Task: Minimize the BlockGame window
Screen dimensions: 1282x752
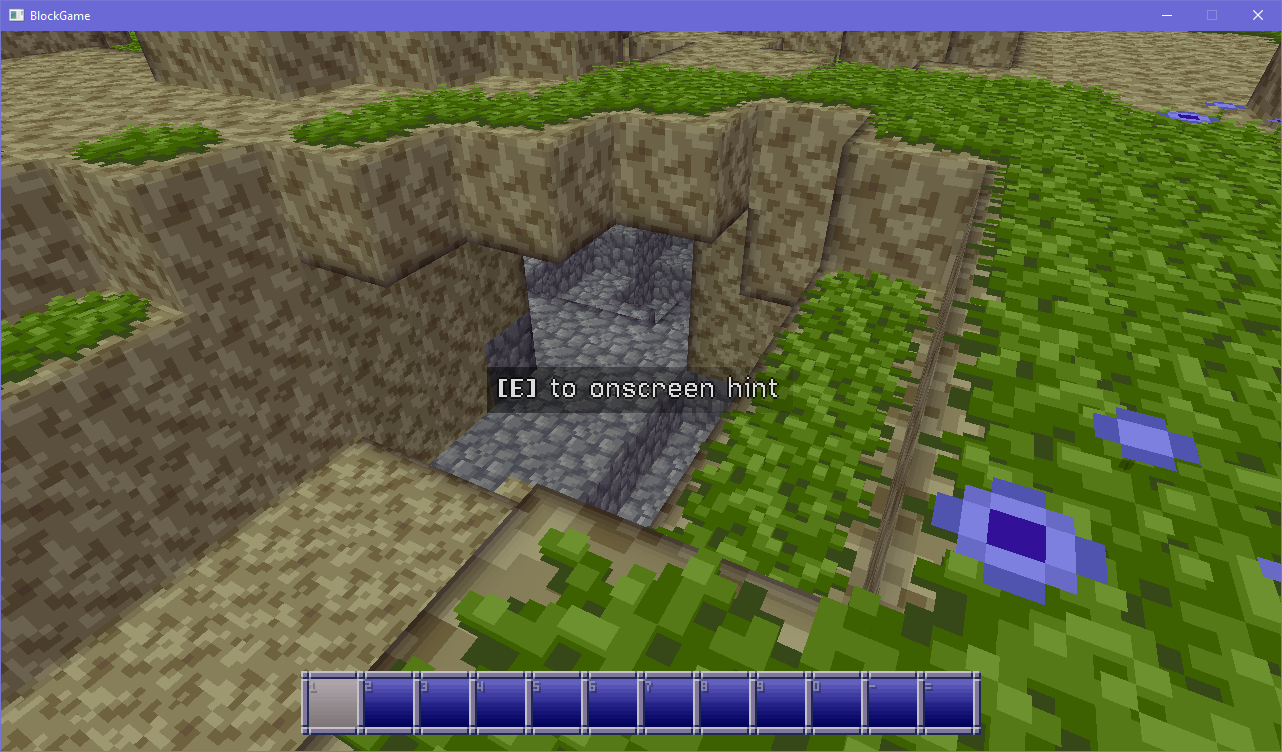Action: tap(1166, 15)
